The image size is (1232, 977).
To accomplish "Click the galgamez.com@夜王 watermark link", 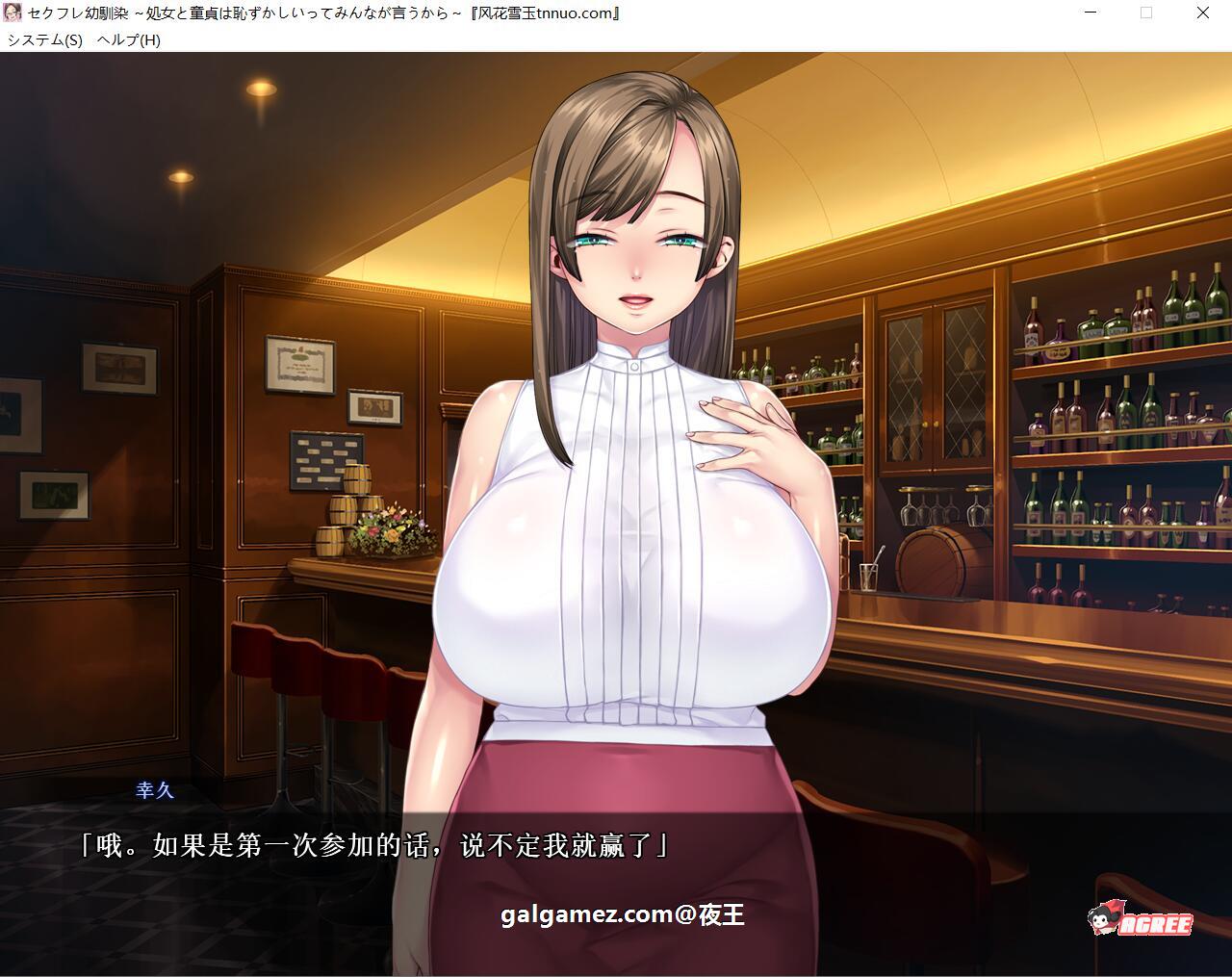I will (624, 915).
